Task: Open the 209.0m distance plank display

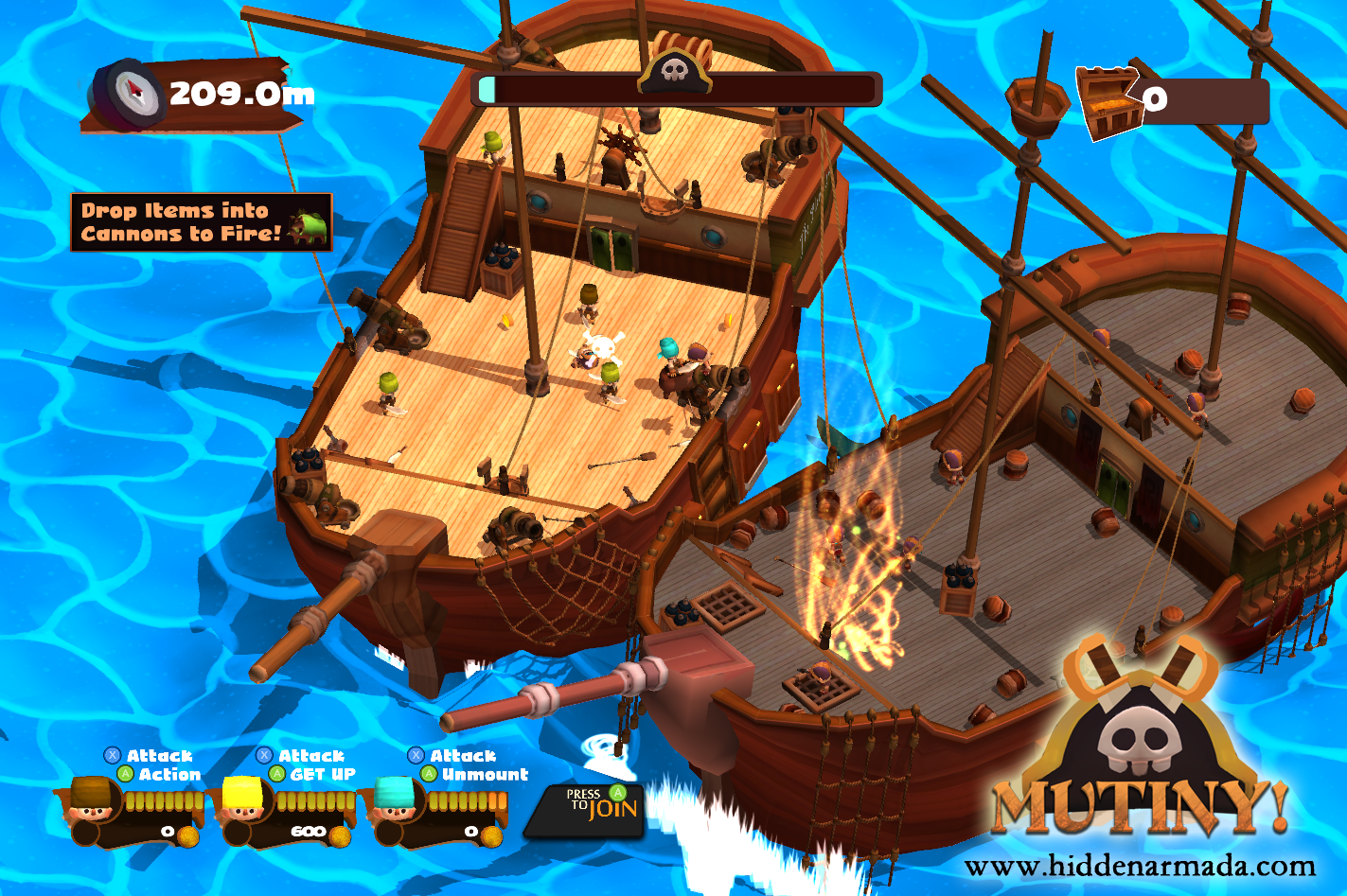Action: [x=232, y=94]
